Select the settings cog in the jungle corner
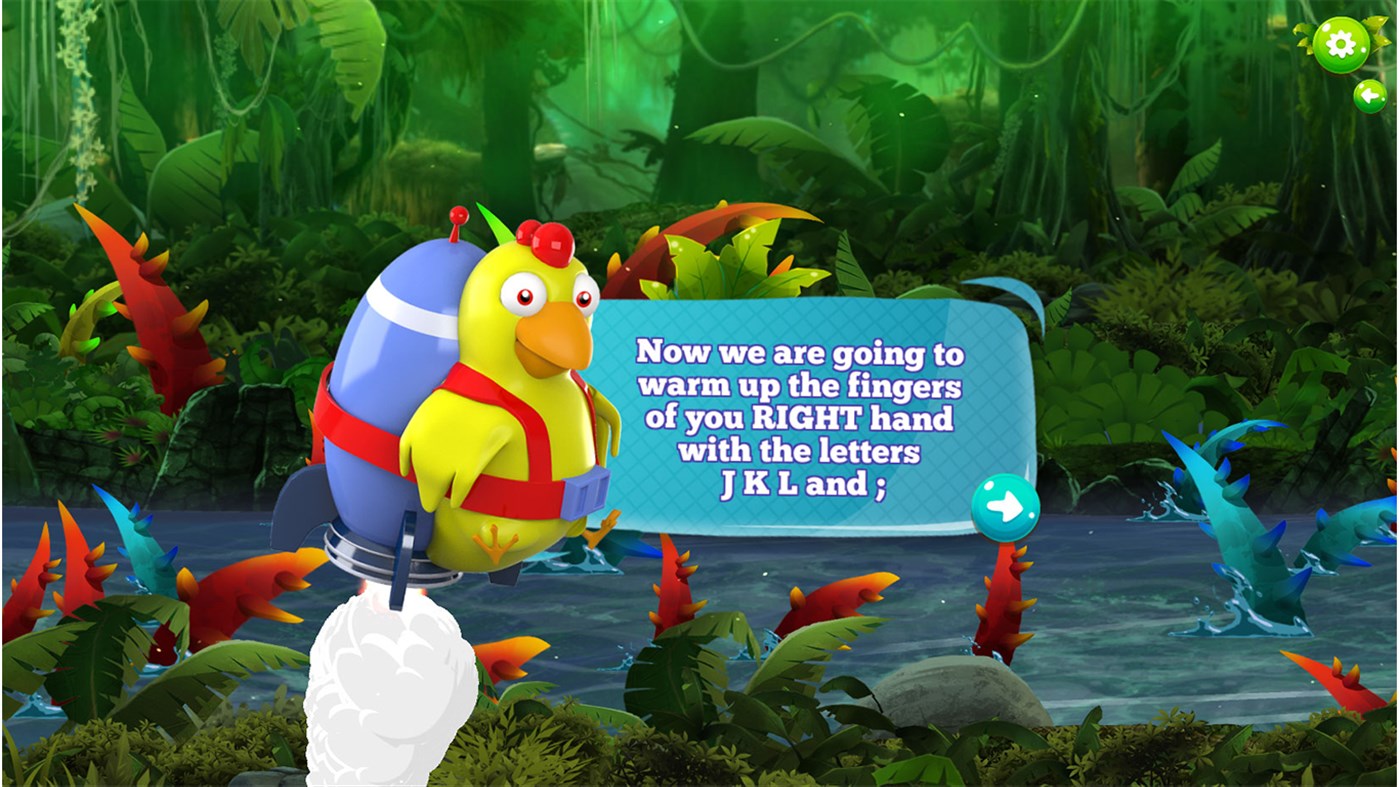This screenshot has width=1399, height=787. [1340, 42]
